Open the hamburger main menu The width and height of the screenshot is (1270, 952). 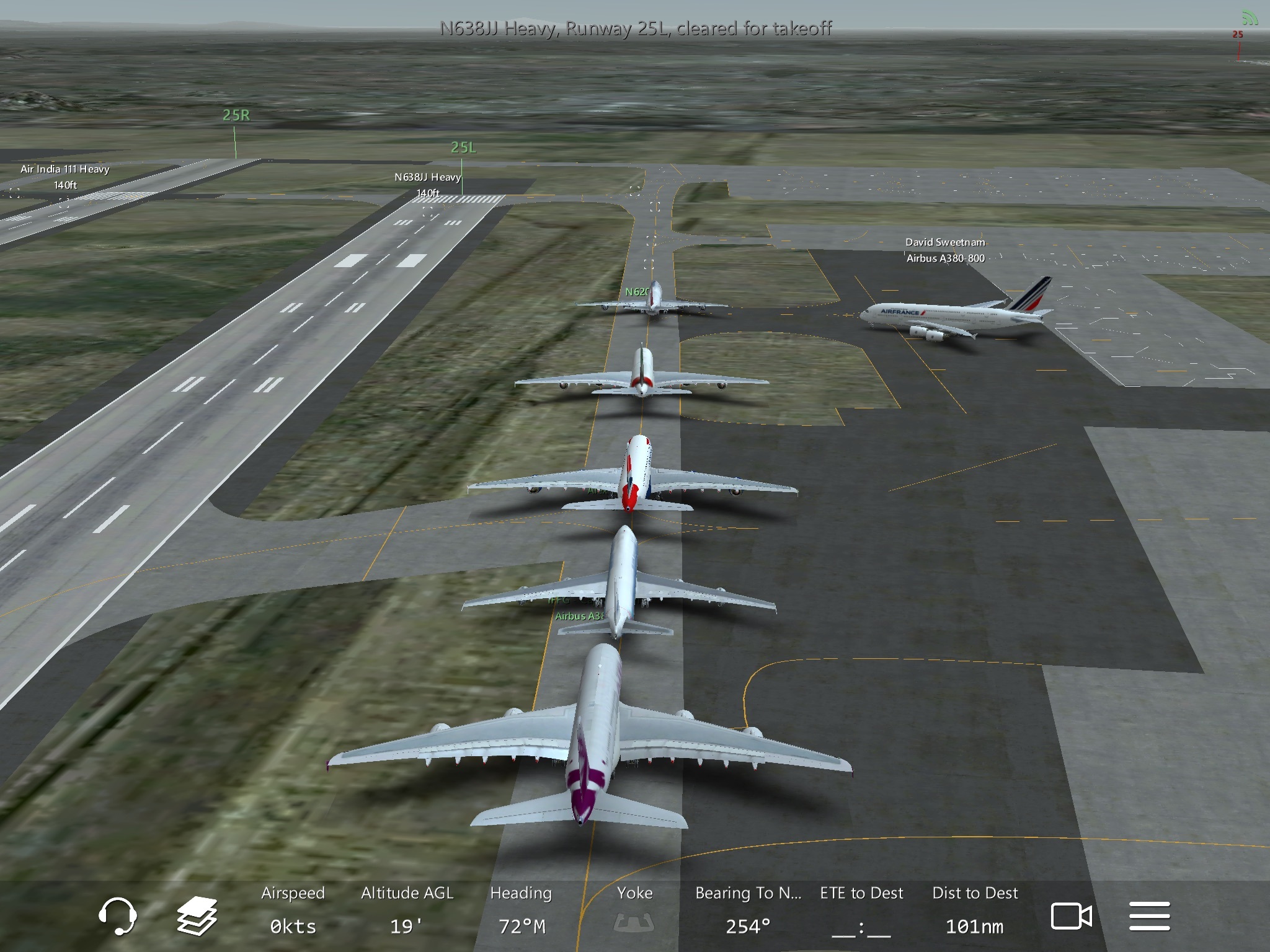1149,916
